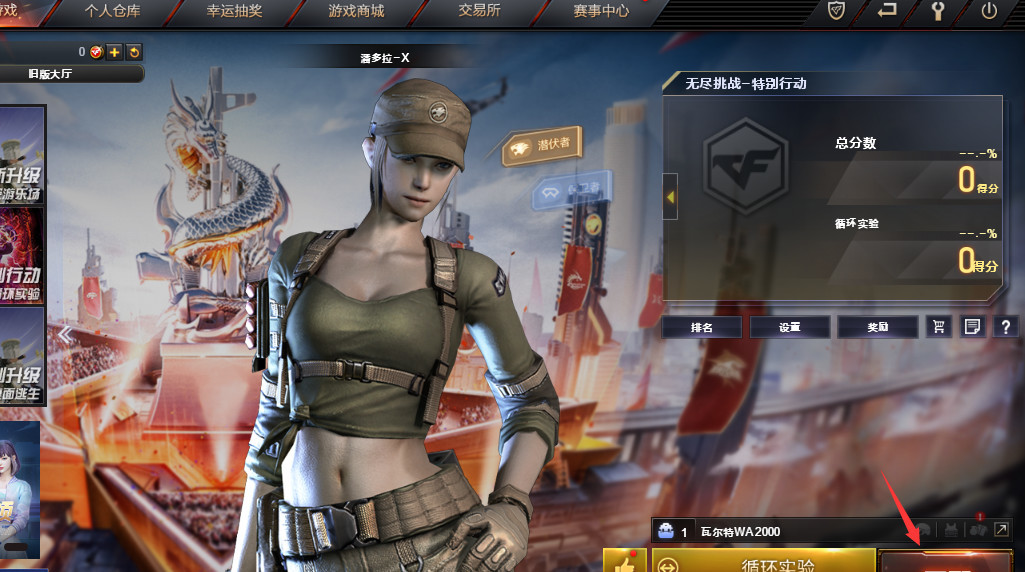
Task: Open the 个人仓库 personal storage tab
Action: [113, 12]
